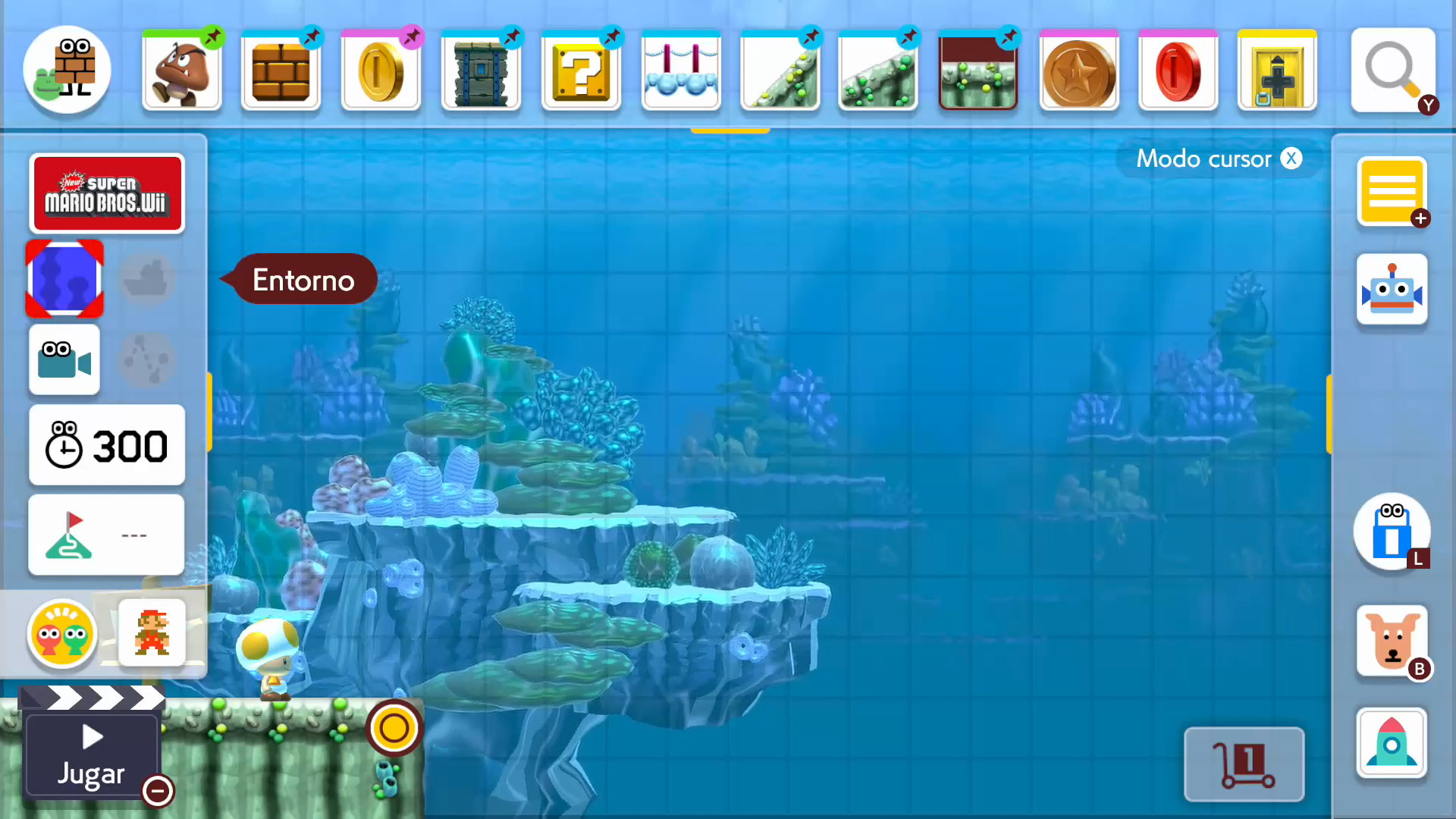Unpin the gold coin item
1456x819 pixels.
tap(412, 34)
